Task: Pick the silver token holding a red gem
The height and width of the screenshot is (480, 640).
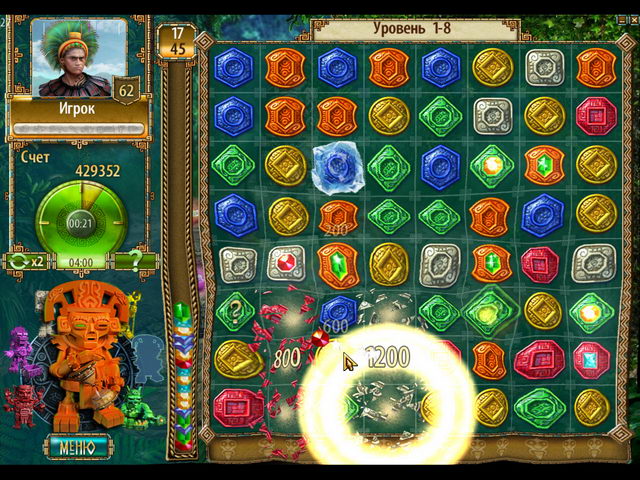Action: [x=286, y=262]
